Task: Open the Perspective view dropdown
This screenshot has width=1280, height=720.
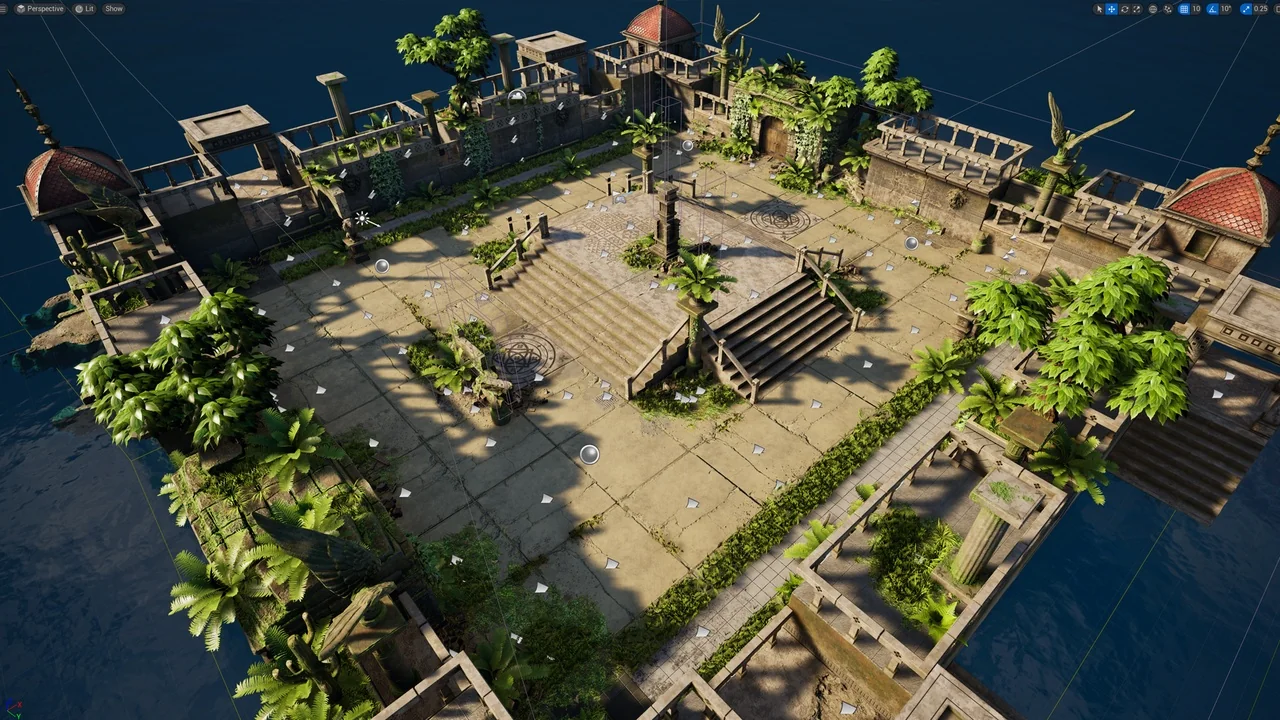Action: pos(40,8)
